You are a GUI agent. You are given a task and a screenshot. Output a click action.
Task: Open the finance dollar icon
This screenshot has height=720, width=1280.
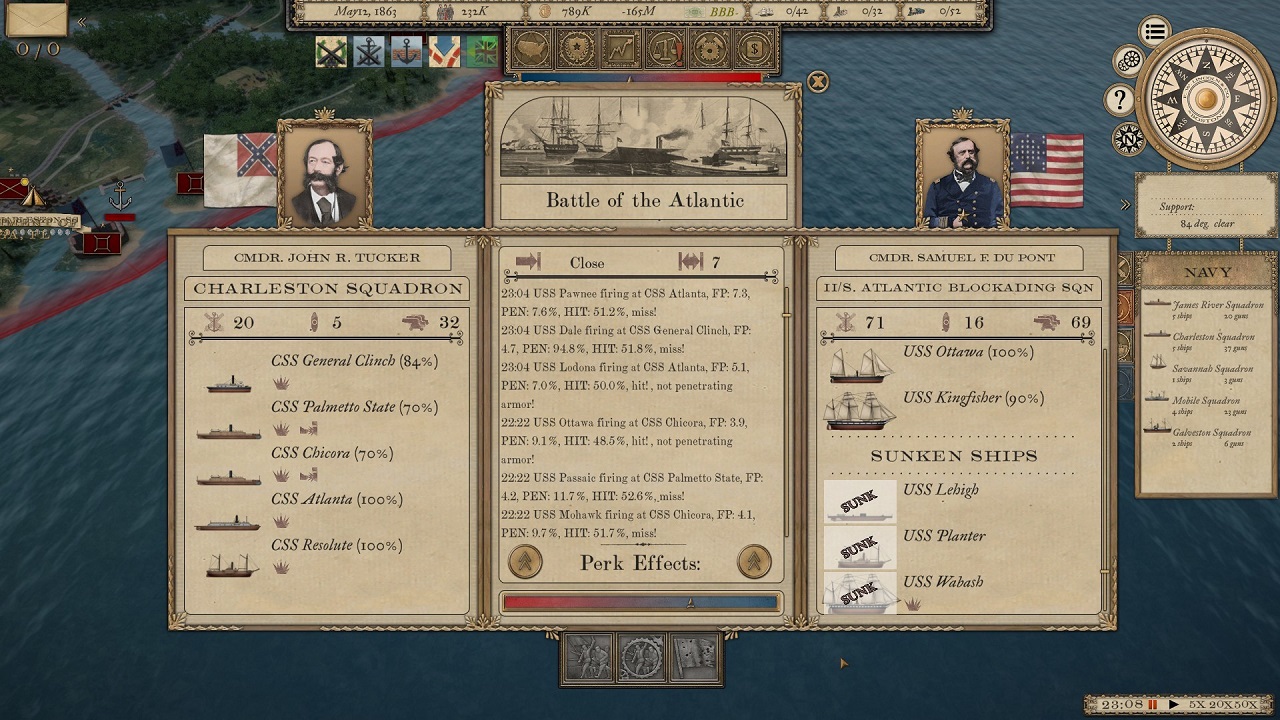click(x=757, y=47)
